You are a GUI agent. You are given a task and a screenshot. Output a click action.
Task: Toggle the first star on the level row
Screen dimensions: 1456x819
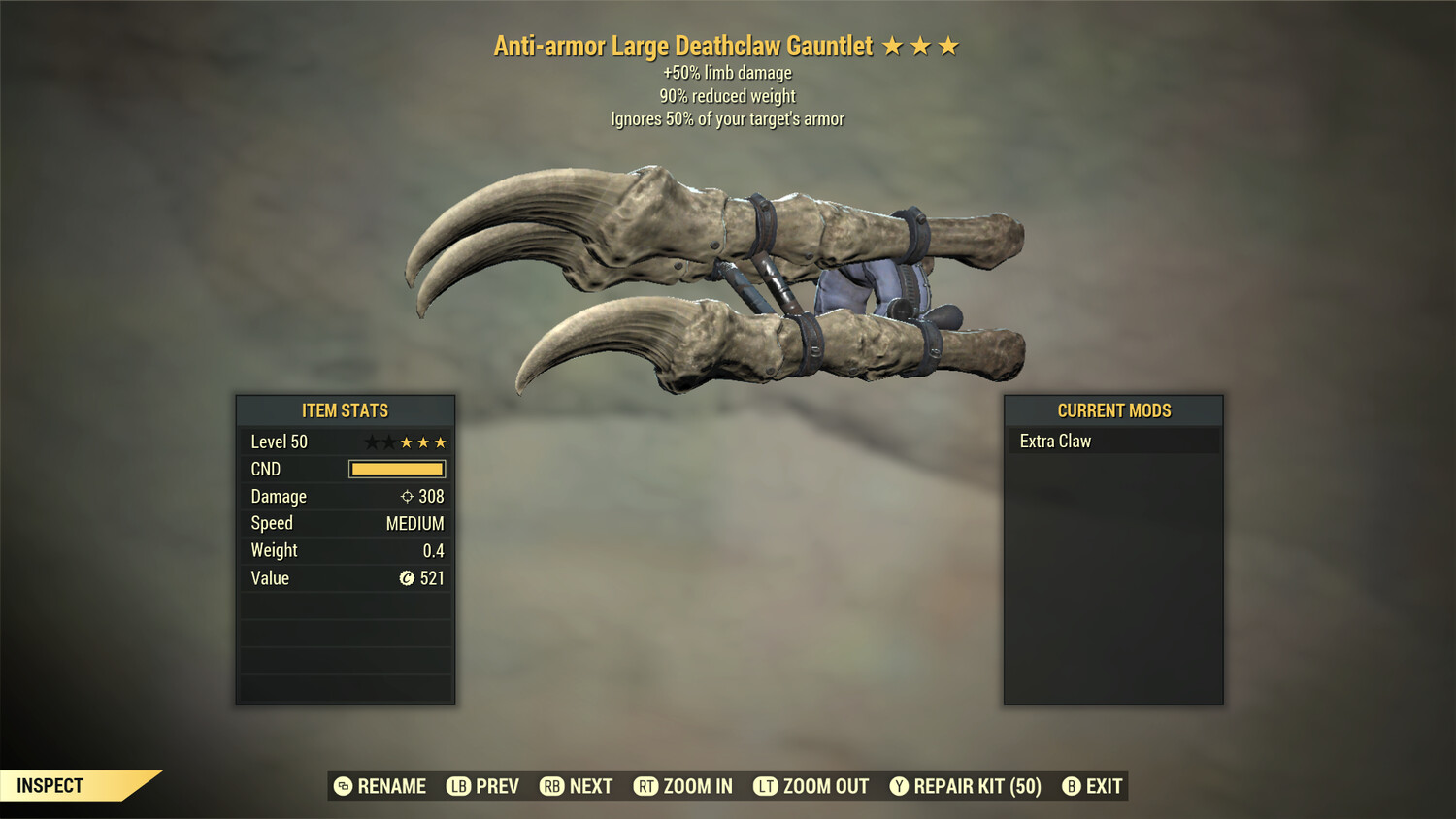(374, 442)
